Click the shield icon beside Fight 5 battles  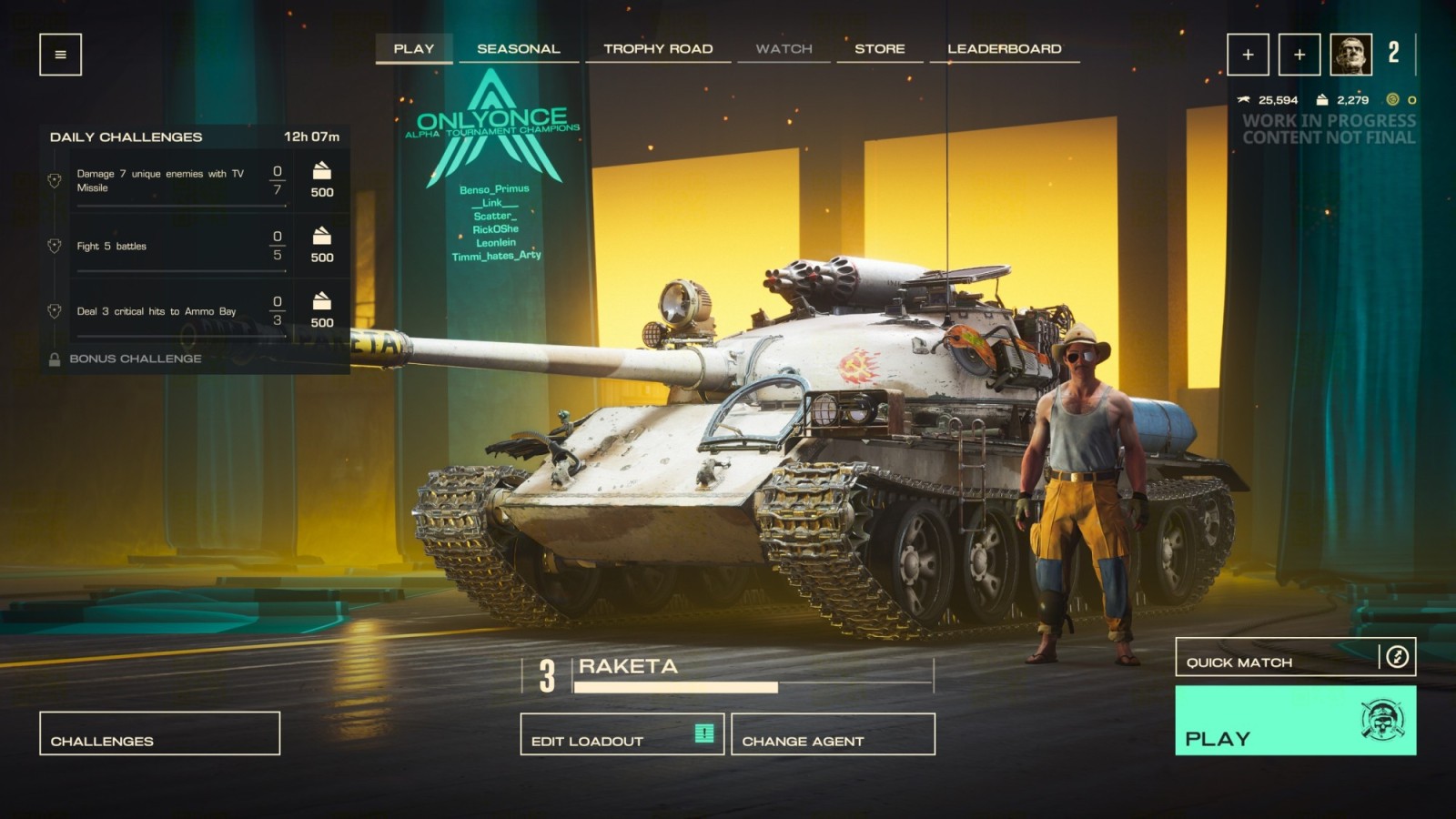pos(56,244)
